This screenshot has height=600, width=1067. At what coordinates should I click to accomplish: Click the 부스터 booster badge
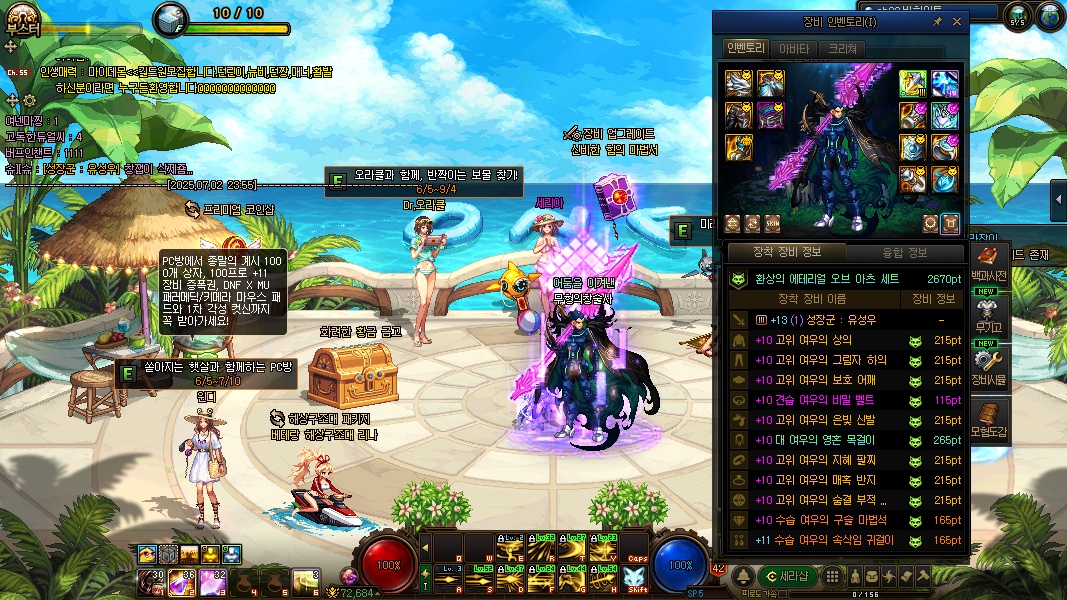pyautogui.click(x=22, y=20)
